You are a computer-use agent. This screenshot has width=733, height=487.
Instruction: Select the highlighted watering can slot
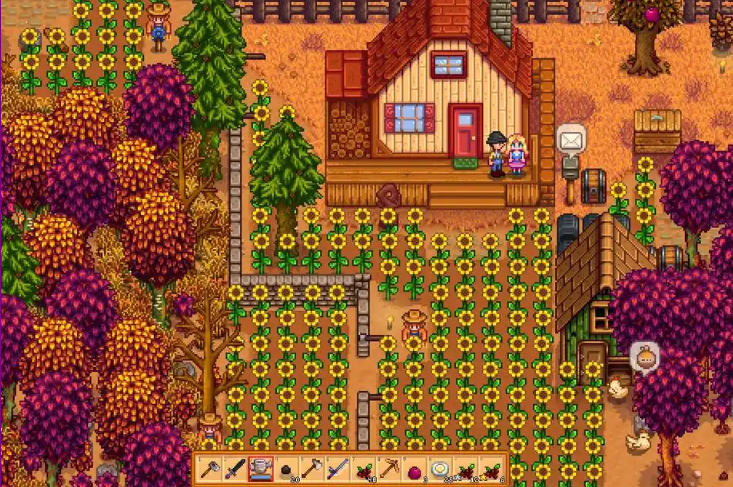[261, 467]
